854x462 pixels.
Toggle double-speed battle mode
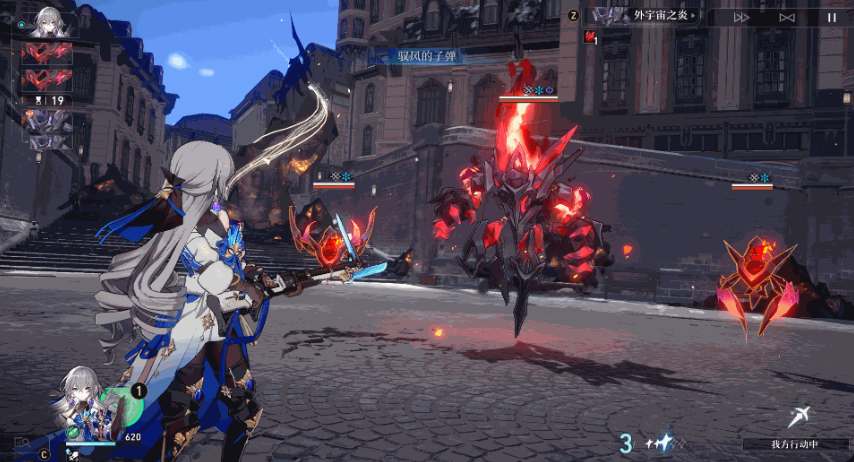(x=741, y=17)
